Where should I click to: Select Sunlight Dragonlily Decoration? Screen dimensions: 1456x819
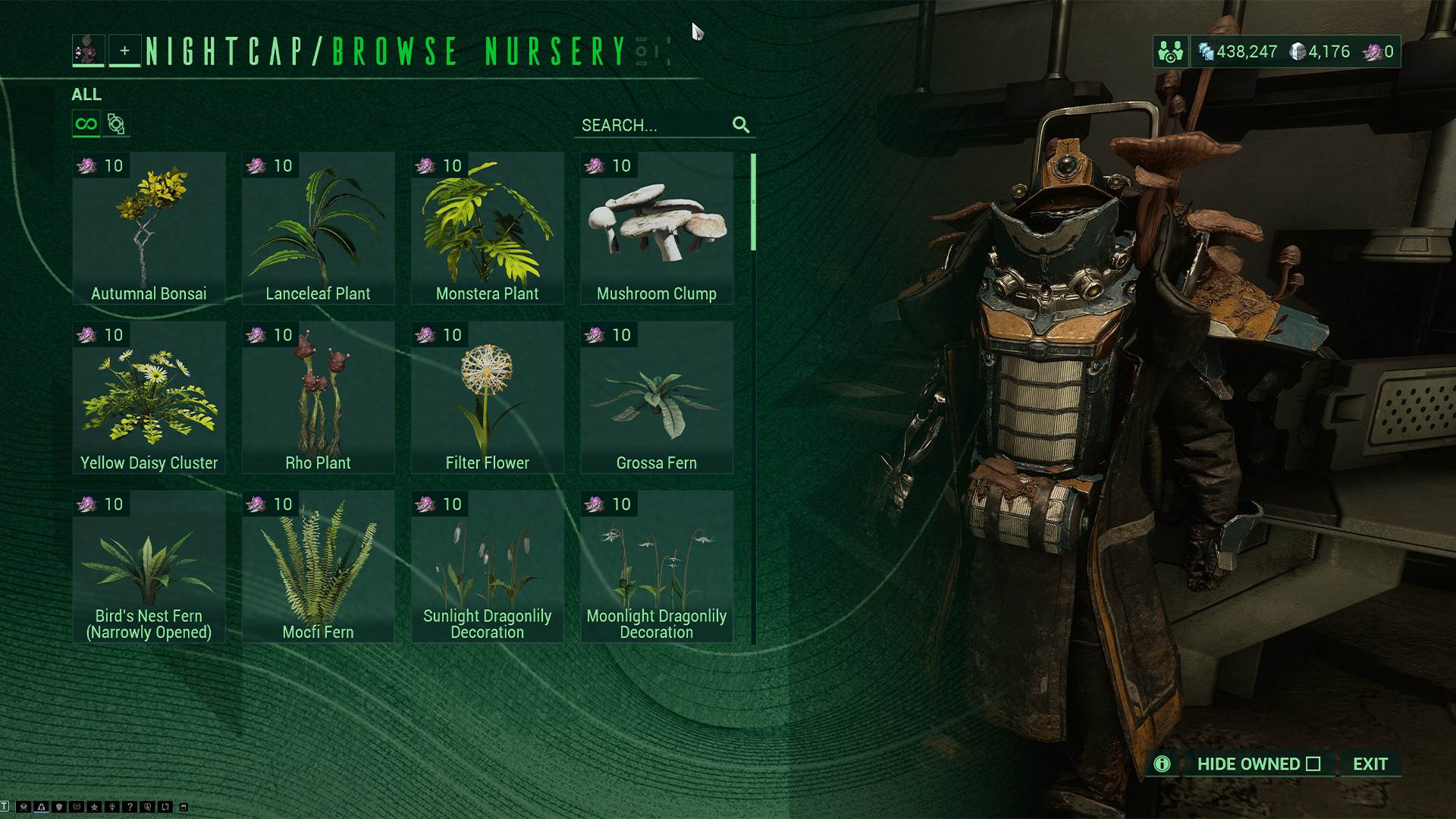(x=487, y=566)
